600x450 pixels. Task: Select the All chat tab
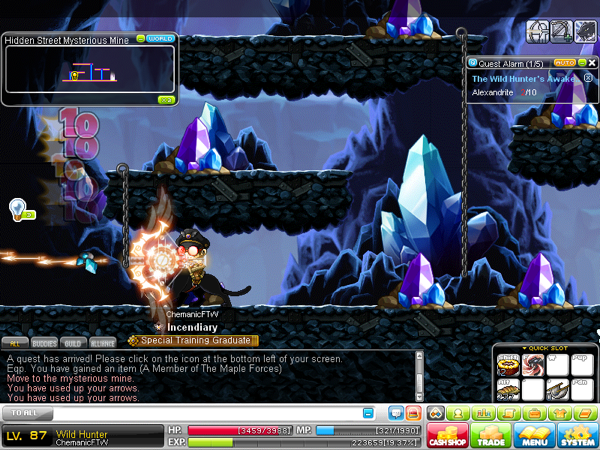pyautogui.click(x=15, y=341)
